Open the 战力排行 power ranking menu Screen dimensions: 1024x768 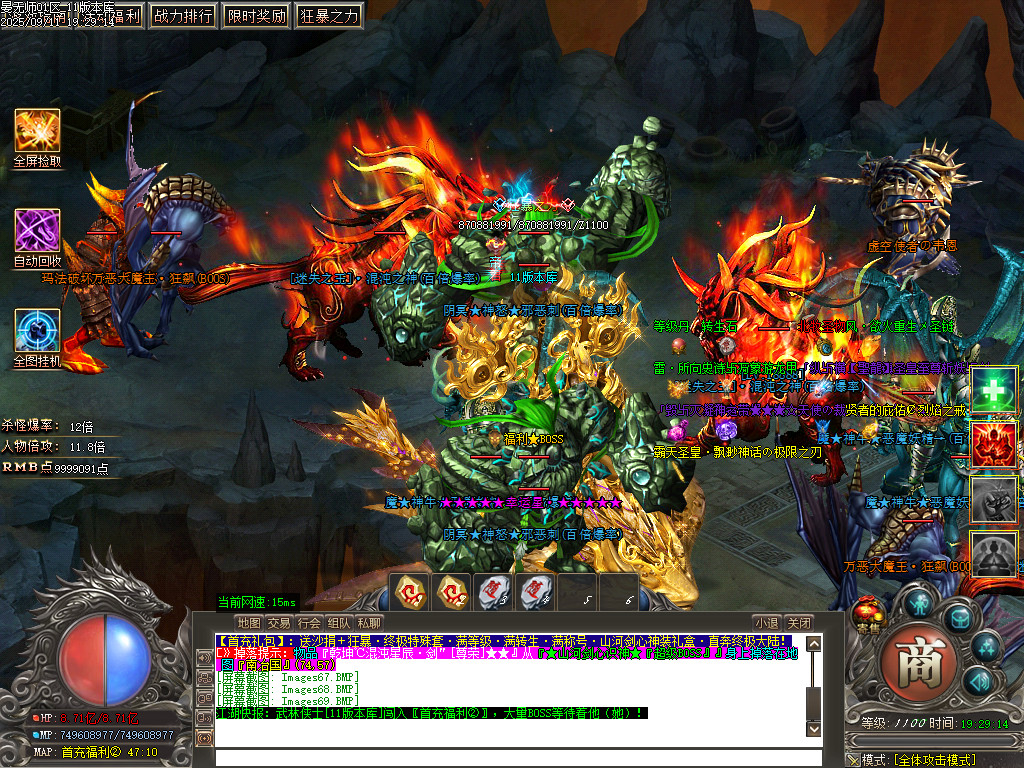[184, 15]
